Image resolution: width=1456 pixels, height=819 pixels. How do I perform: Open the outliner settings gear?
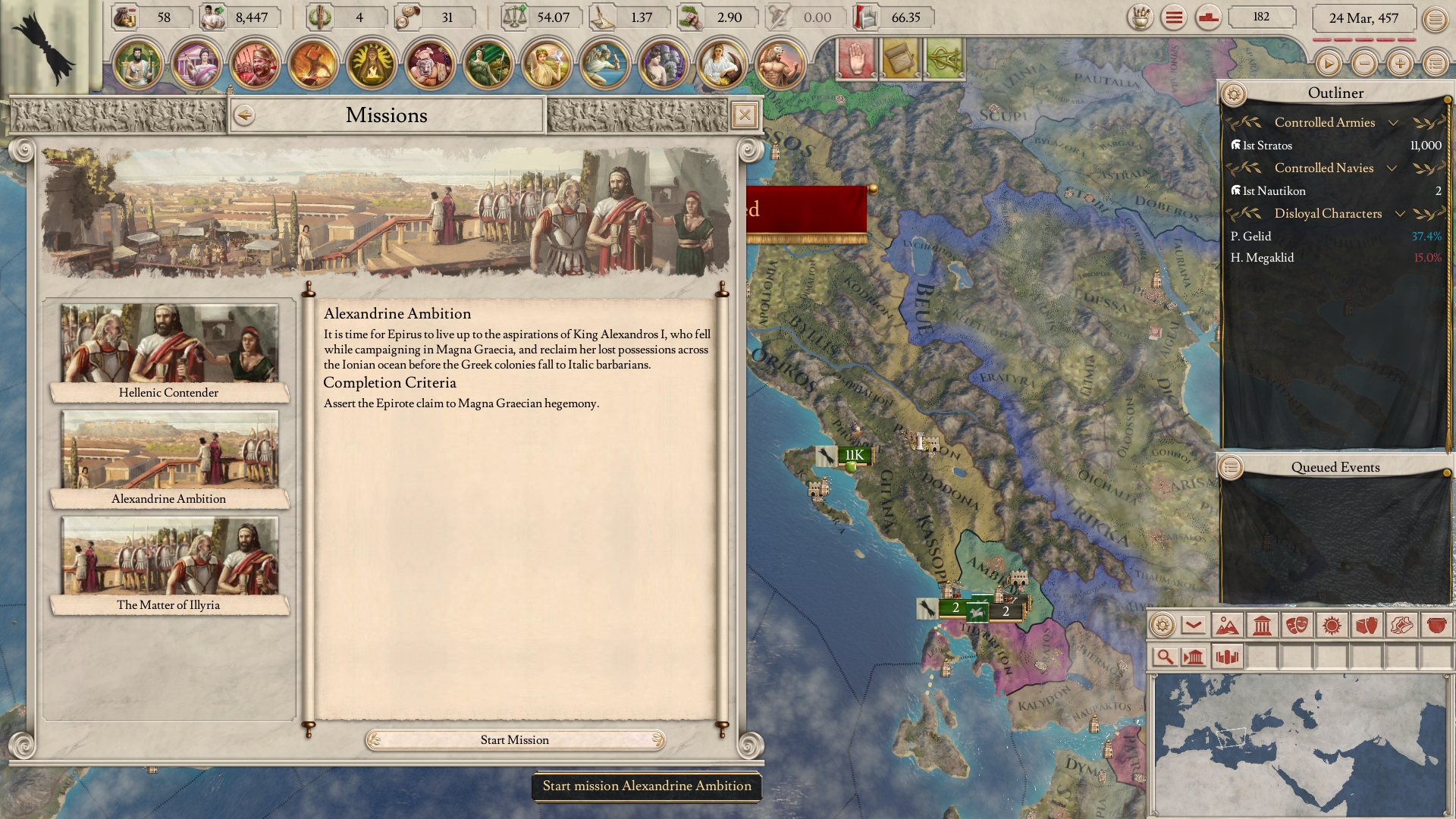coord(1234,94)
